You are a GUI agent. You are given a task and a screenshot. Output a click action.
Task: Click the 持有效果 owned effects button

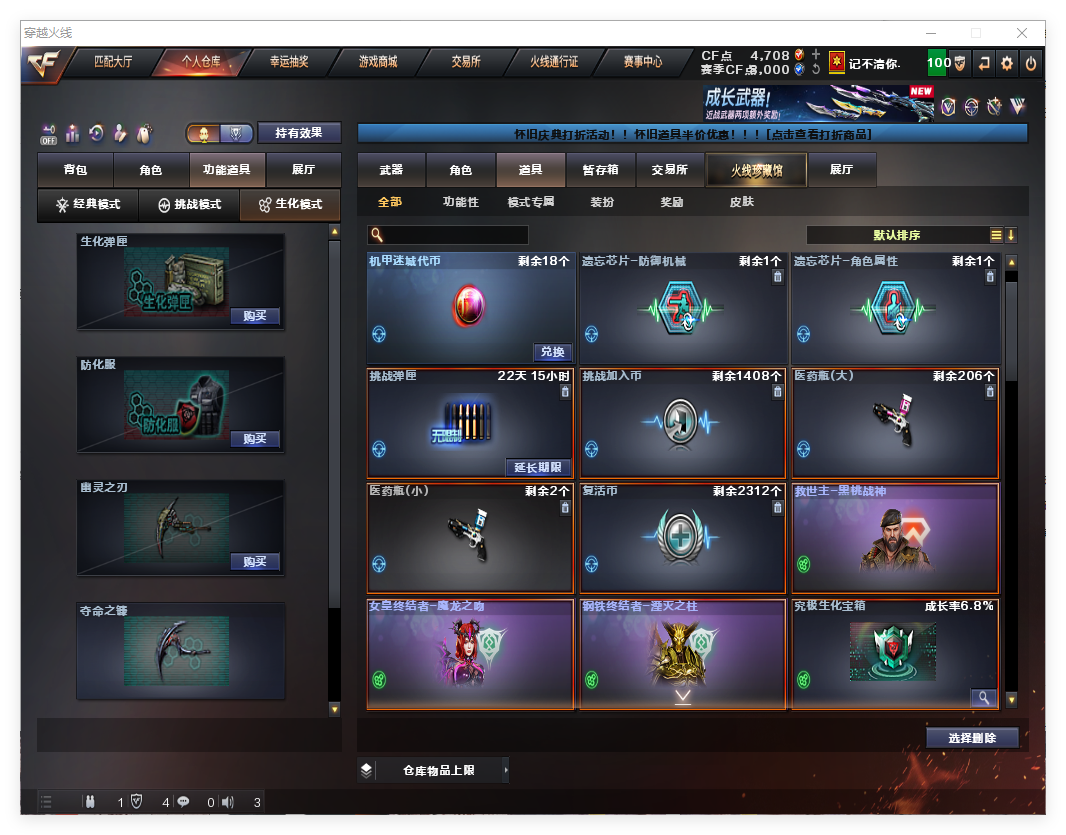tap(299, 133)
